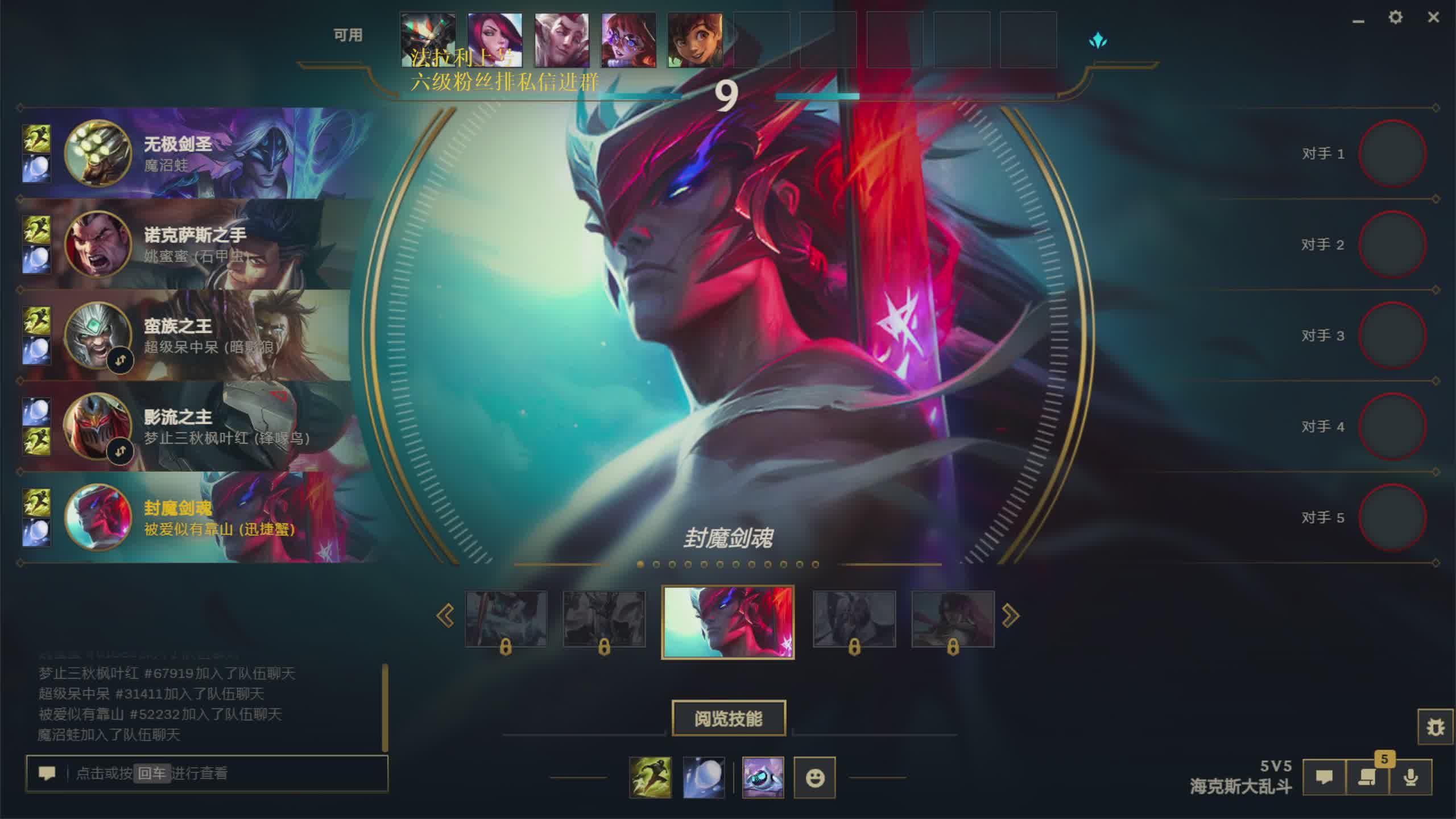The height and width of the screenshot is (819, 1456).
Task: Click the teal reroll icon
Action: 1098,41
